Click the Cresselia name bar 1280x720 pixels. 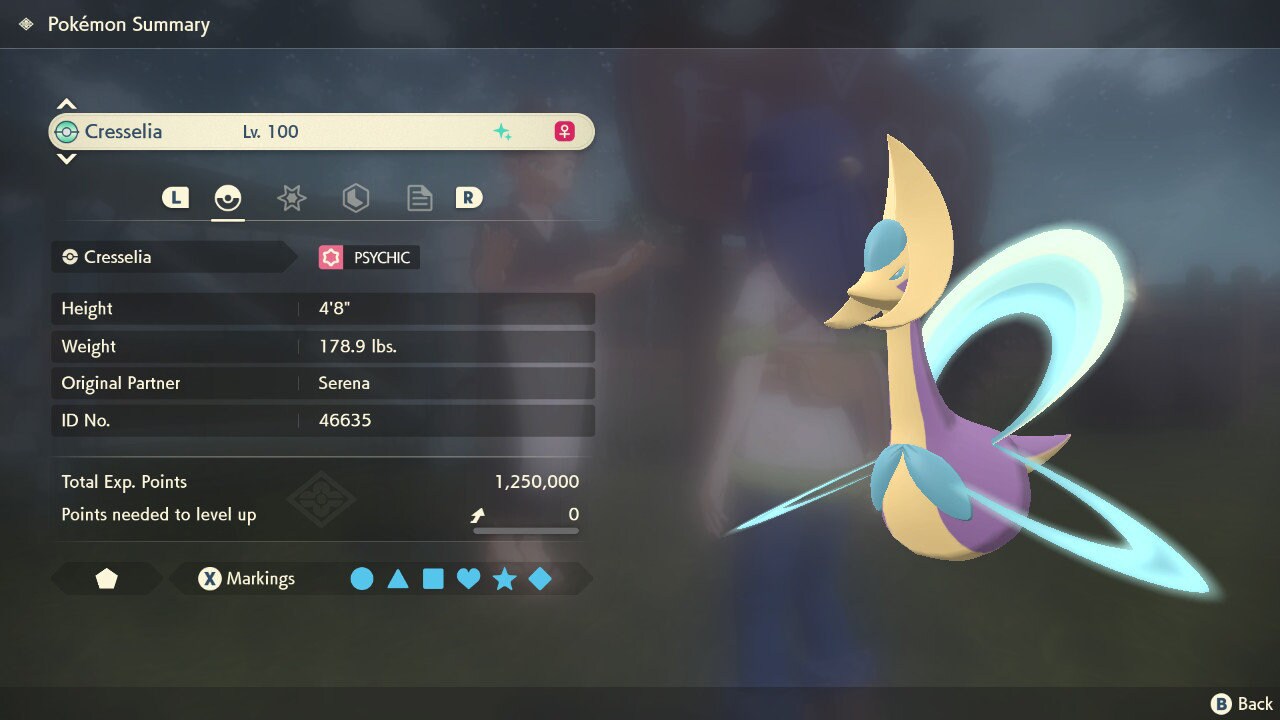(x=321, y=132)
